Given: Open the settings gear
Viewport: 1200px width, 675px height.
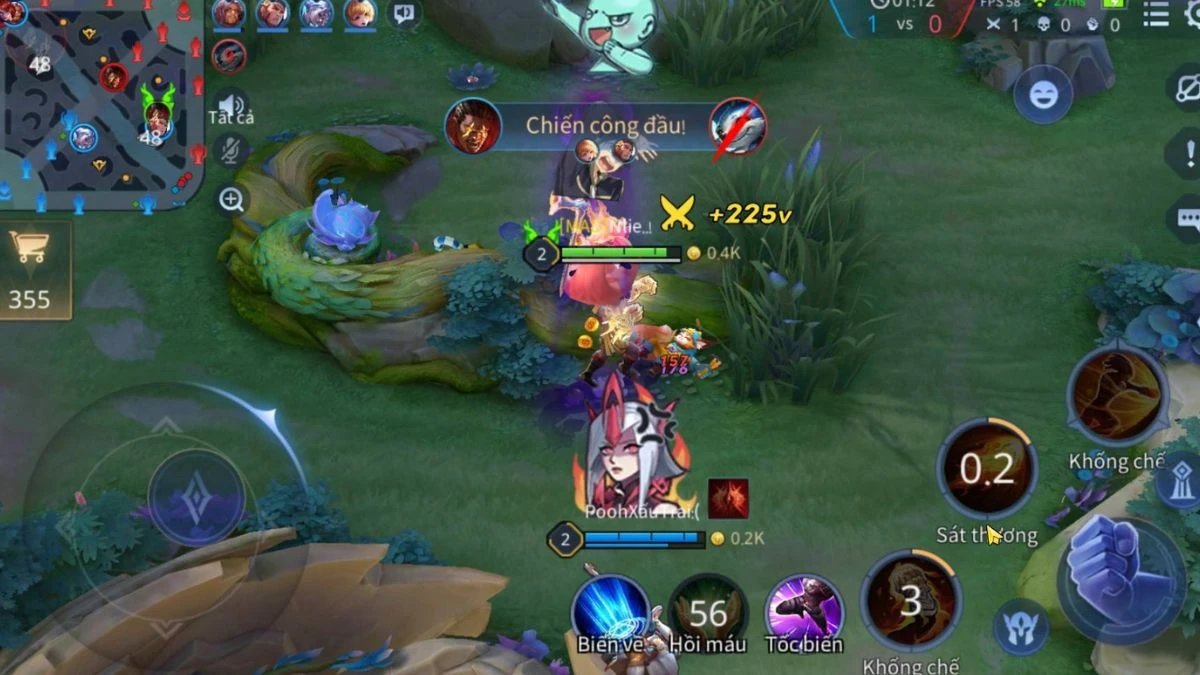Looking at the screenshot, I should [x=1192, y=15].
